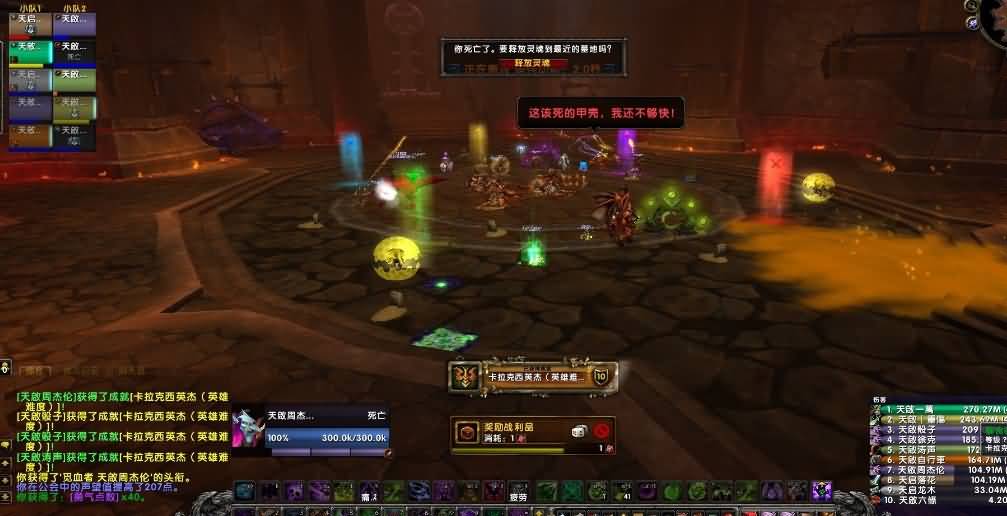Open the minimap in the corner
The image size is (1007, 516).
990,18
